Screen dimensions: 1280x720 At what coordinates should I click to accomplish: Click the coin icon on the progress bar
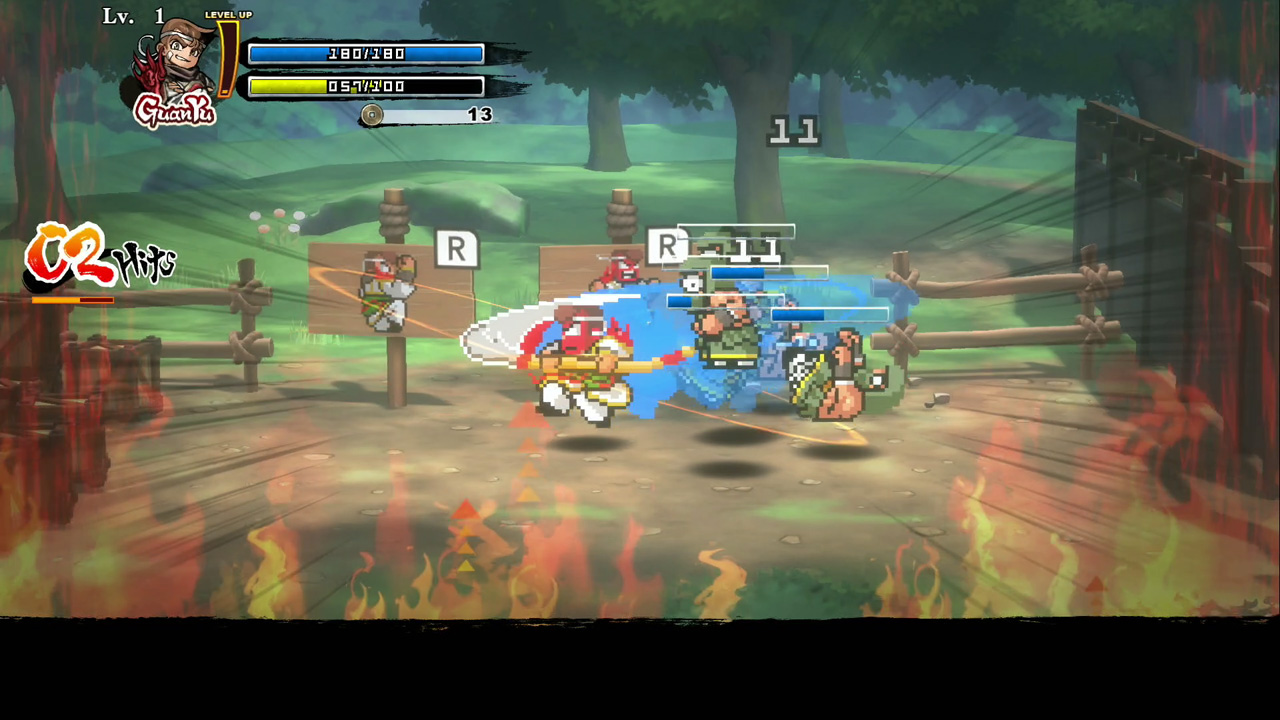pyautogui.click(x=371, y=115)
